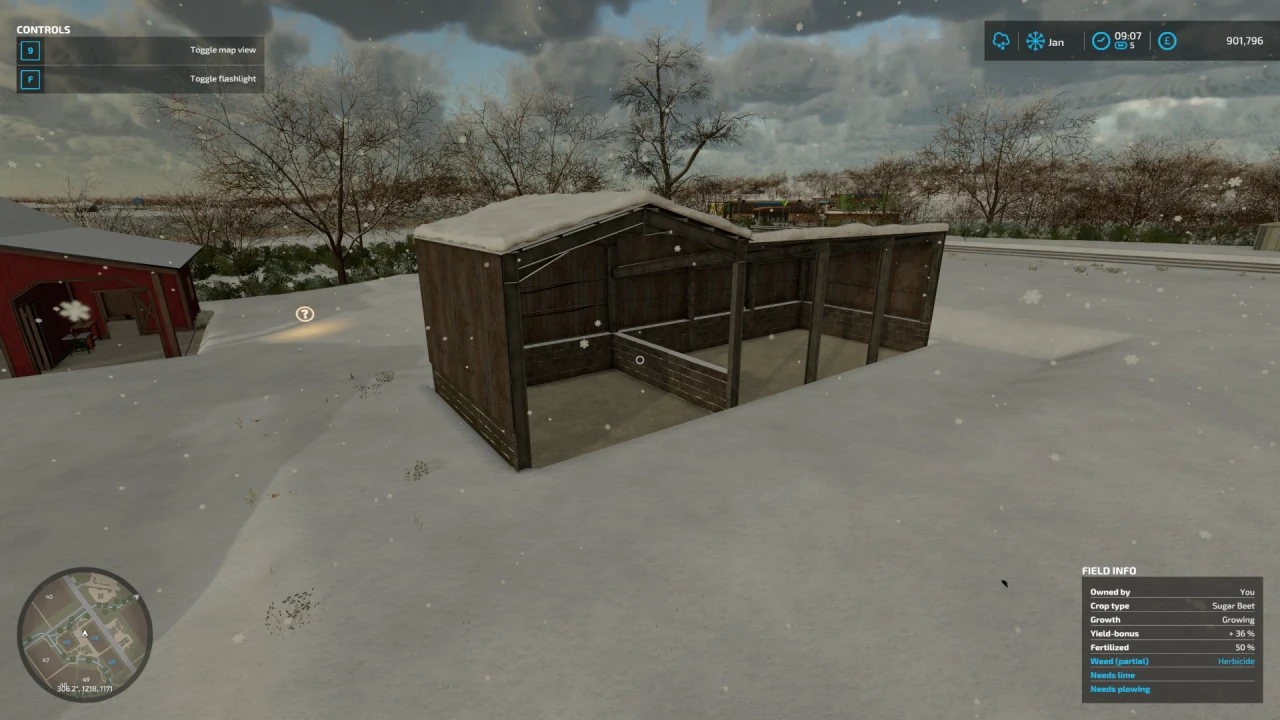The image size is (1280, 720).
Task: Click the Needs plowing link
Action: click(x=1119, y=689)
